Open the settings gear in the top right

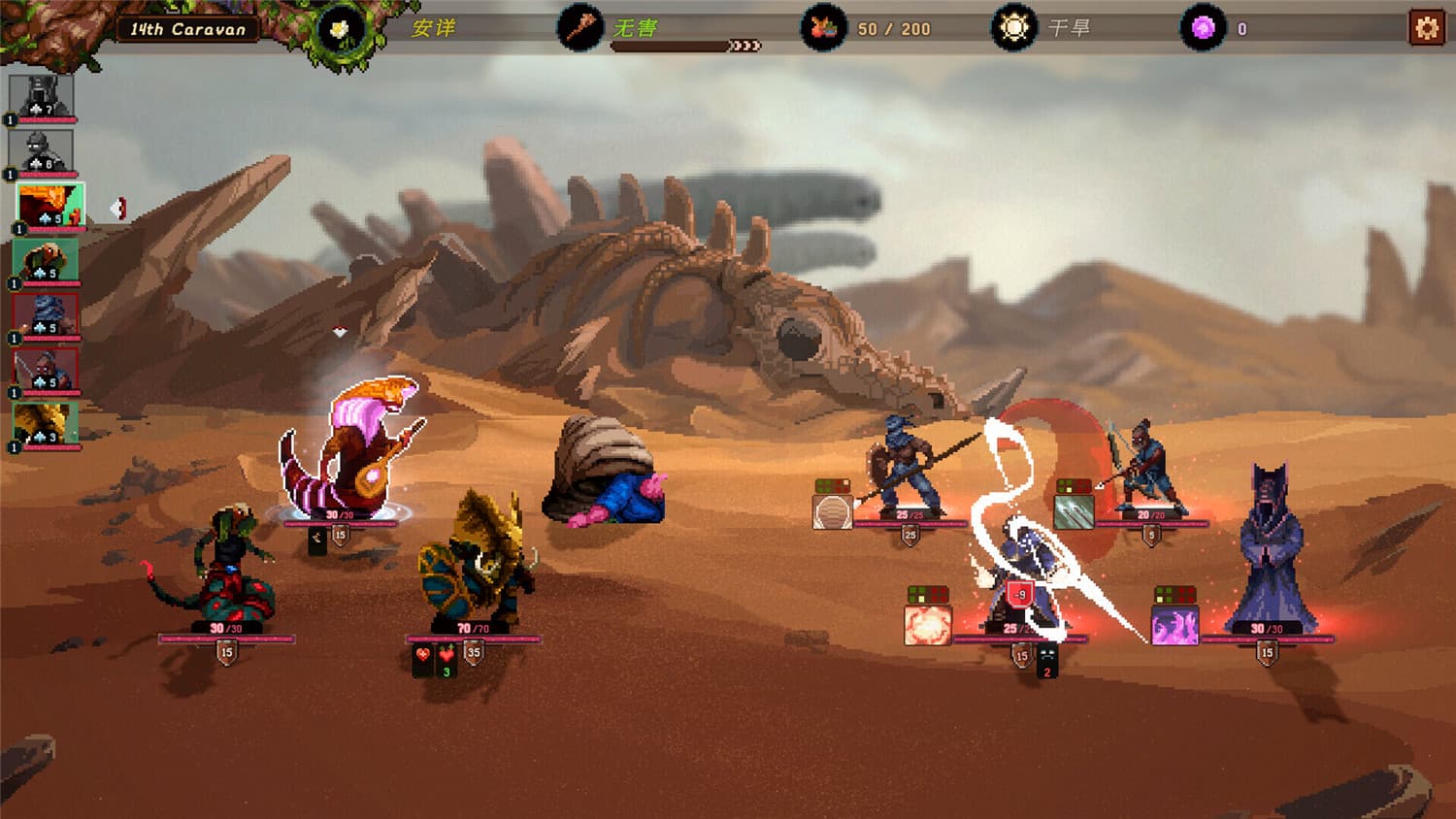(x=1425, y=26)
